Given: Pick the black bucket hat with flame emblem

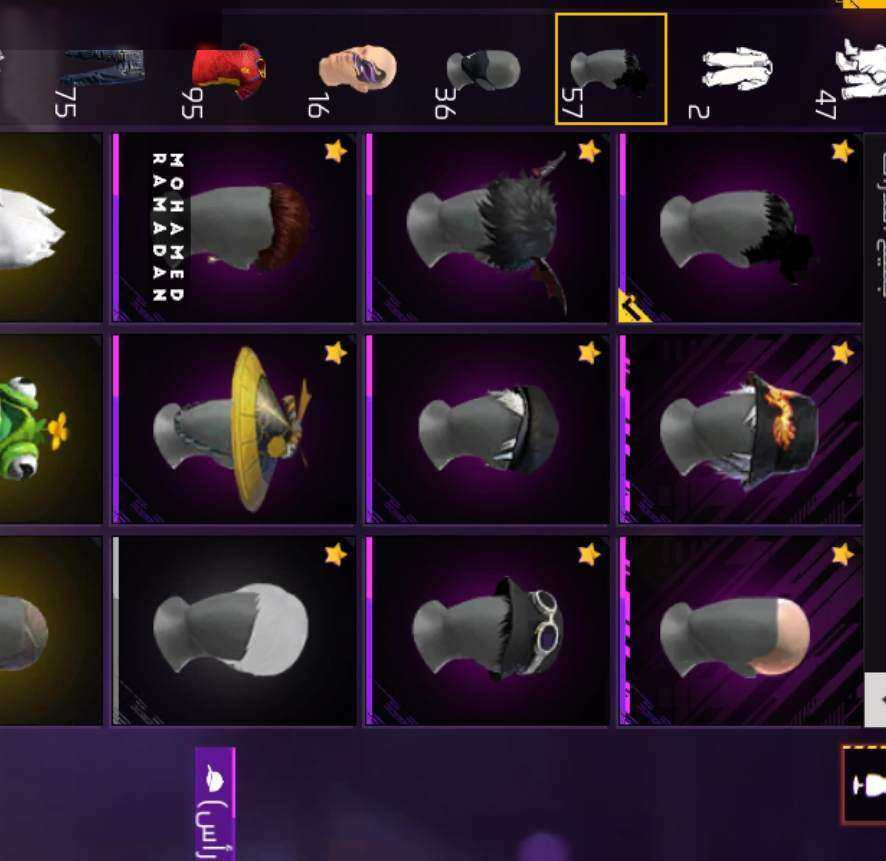Looking at the screenshot, I should (x=741, y=429).
